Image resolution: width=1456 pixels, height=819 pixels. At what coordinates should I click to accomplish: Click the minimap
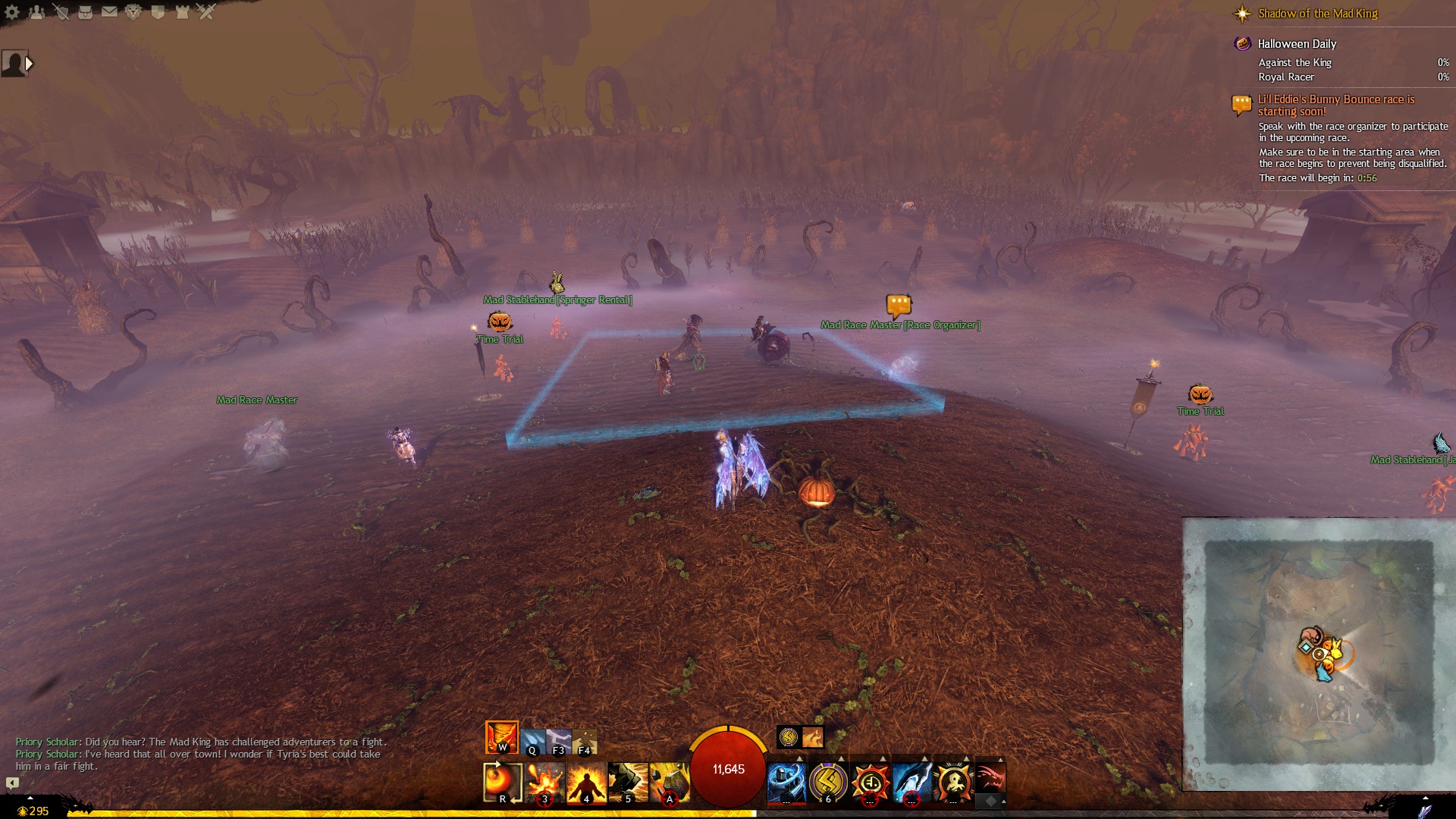click(x=1319, y=654)
